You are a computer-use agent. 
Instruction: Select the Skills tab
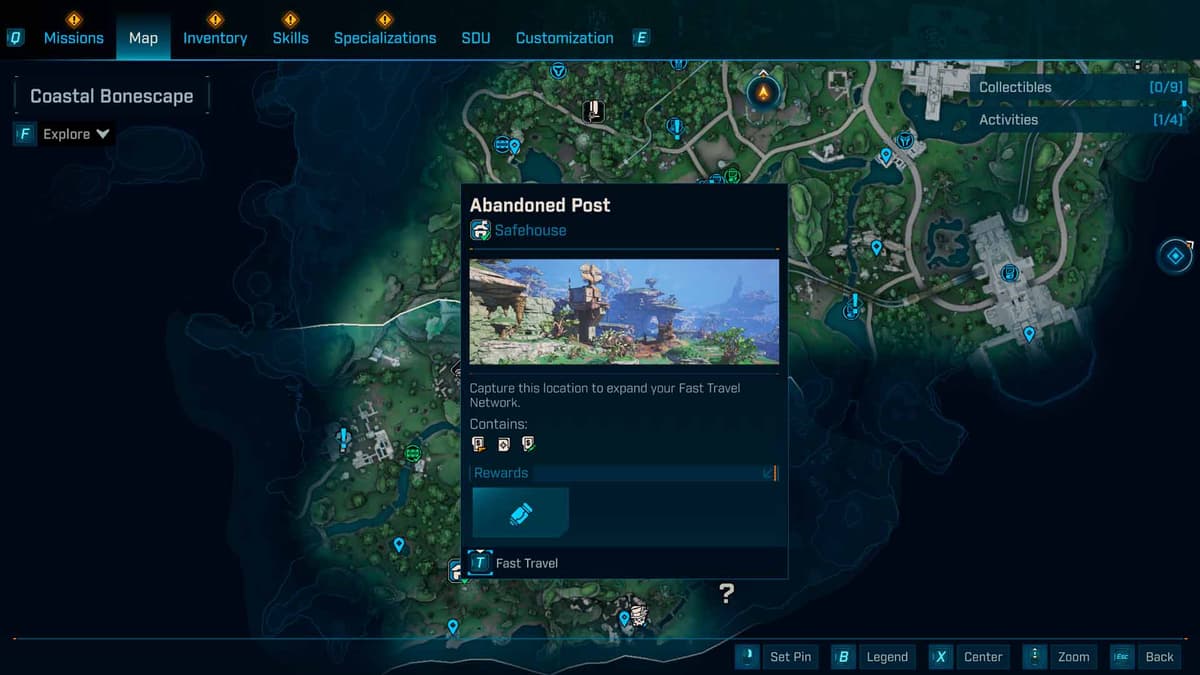pyautogui.click(x=290, y=38)
